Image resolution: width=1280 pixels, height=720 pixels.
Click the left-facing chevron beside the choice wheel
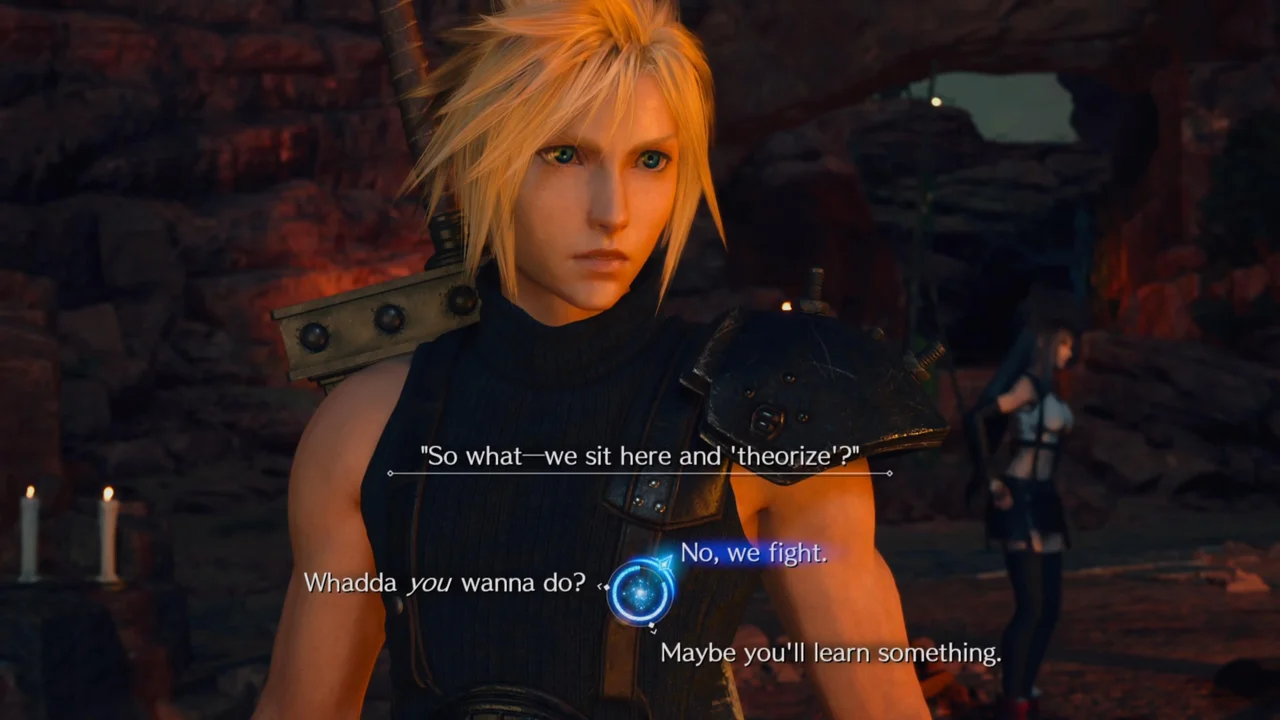[x=600, y=586]
